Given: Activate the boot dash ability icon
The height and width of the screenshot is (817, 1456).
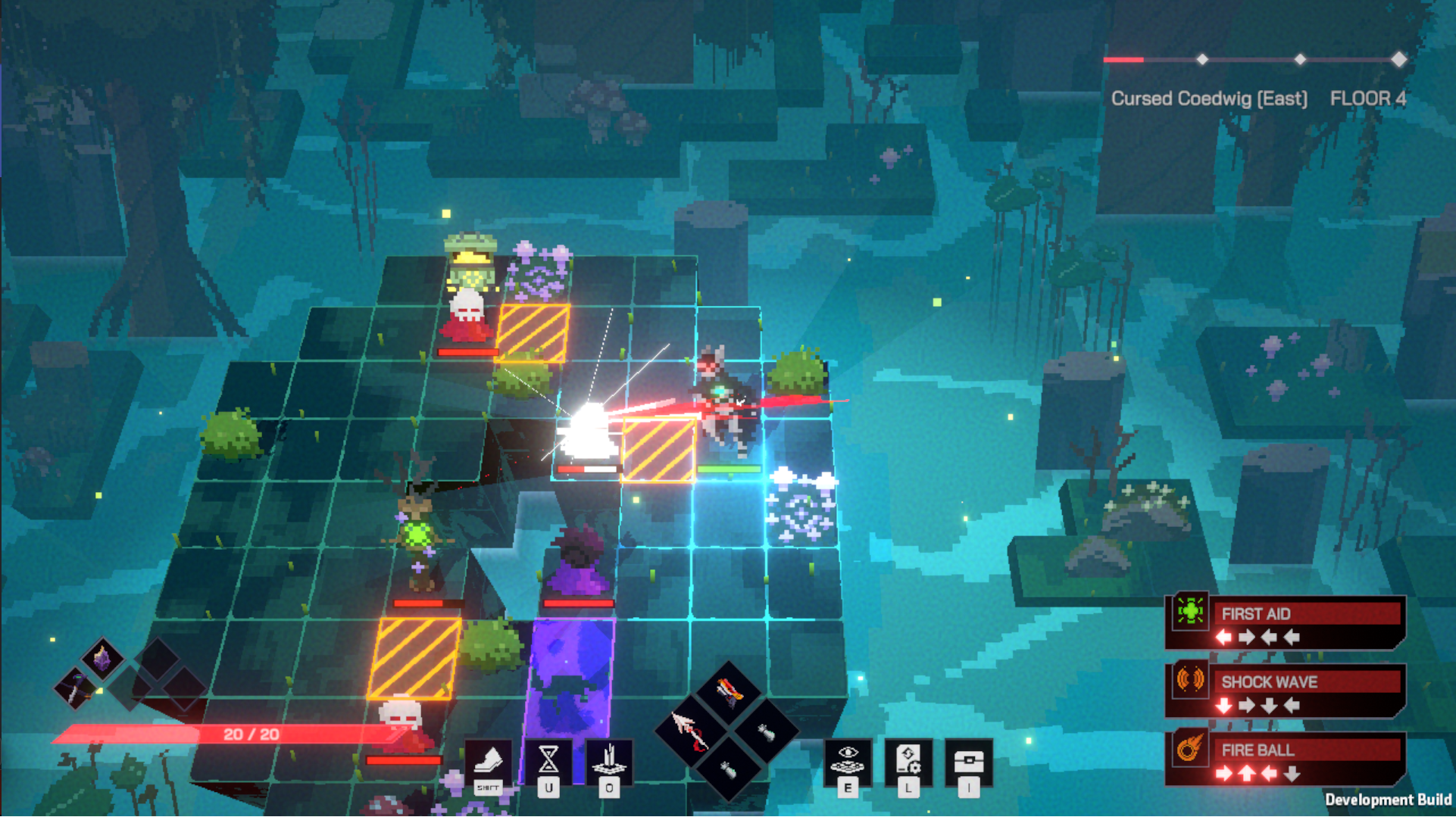Looking at the screenshot, I should pos(488,760).
